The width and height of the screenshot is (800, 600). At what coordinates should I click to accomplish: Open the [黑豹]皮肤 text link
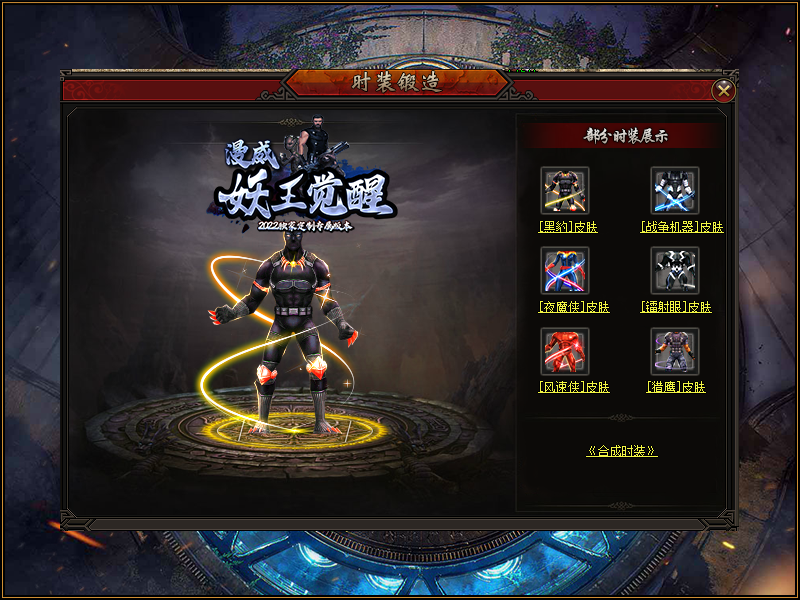point(568,227)
